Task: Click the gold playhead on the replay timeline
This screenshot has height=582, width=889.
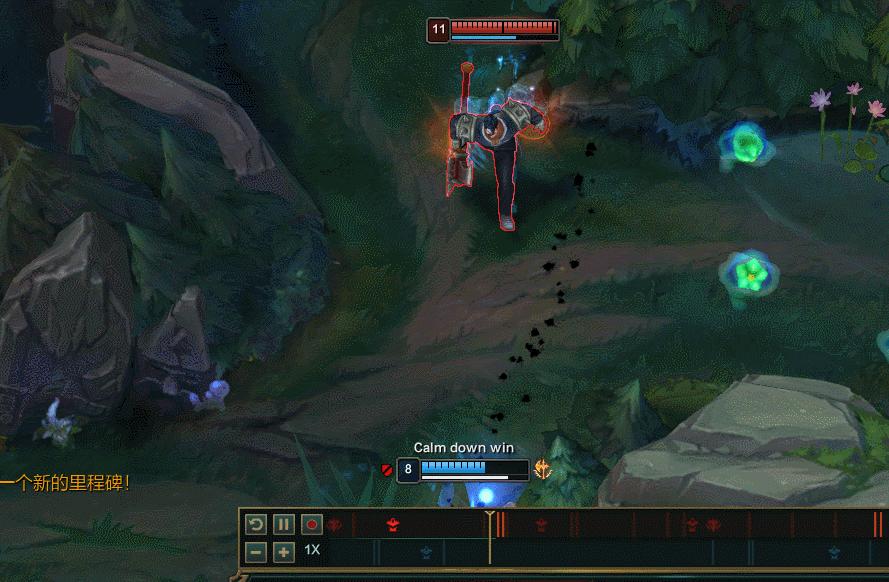Action: pos(490,518)
